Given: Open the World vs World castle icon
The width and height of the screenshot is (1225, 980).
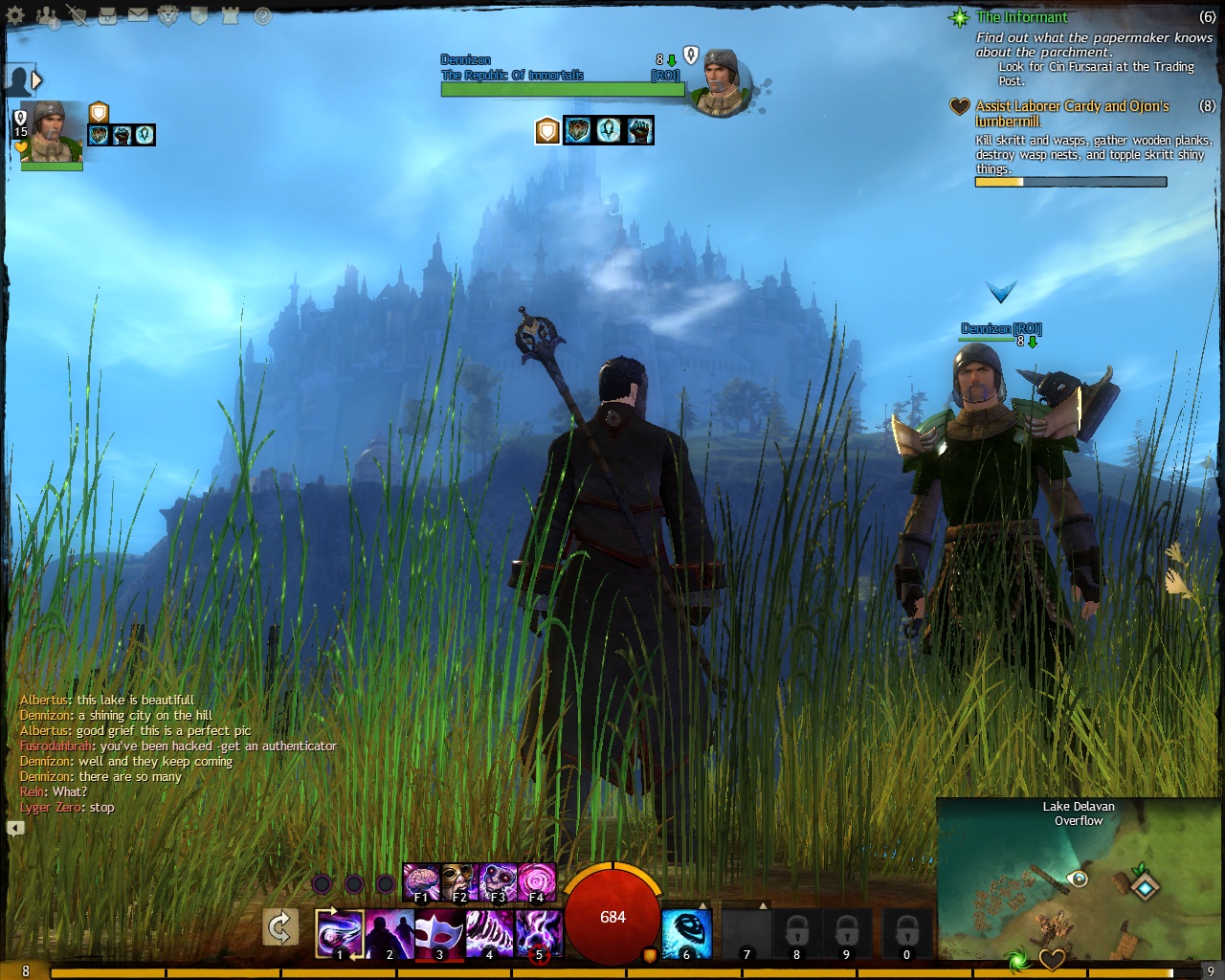Looking at the screenshot, I should pos(230,15).
